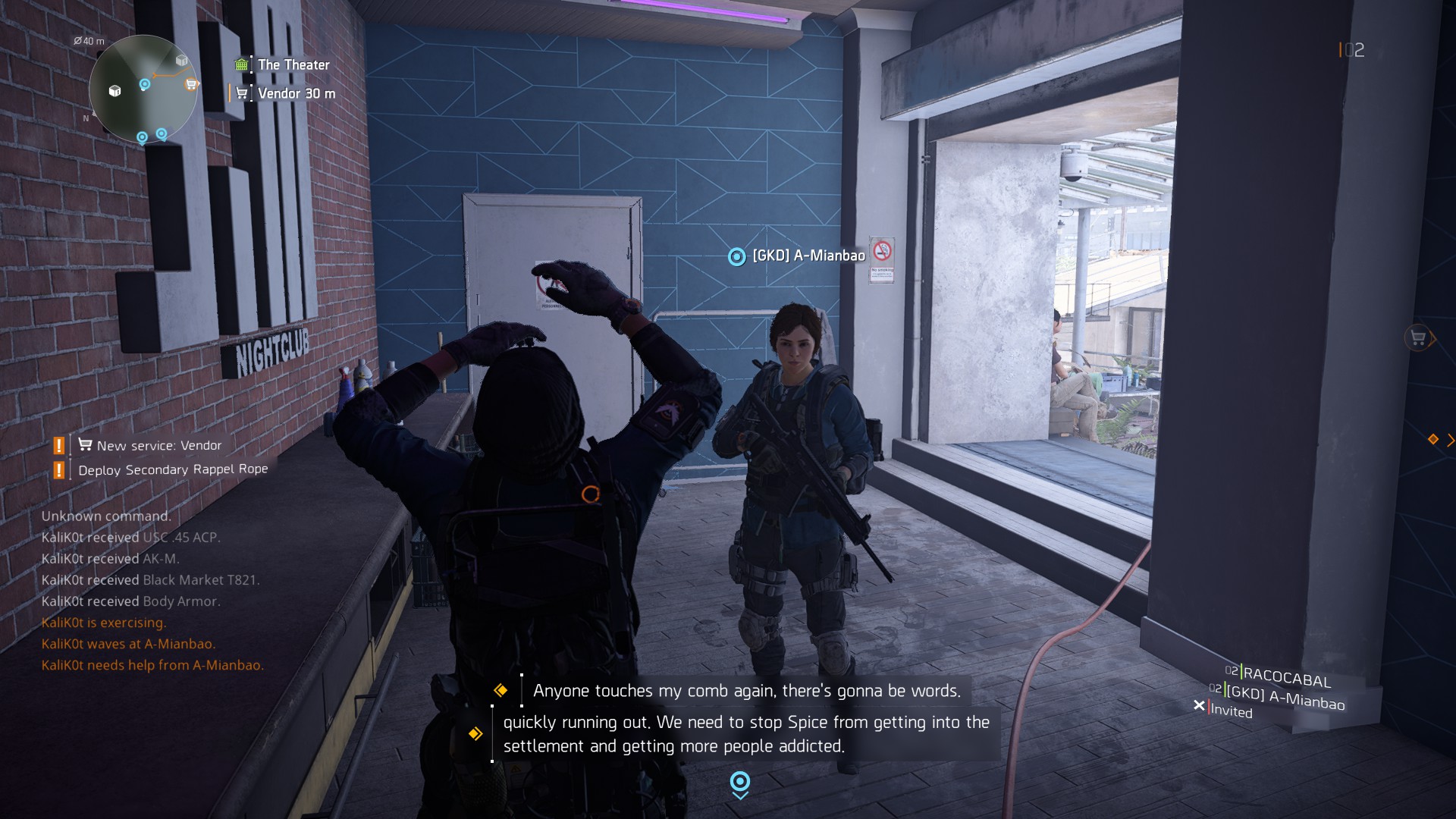Select The Theater location tracker
Viewport: 1456px width, 819px height.
click(x=293, y=65)
